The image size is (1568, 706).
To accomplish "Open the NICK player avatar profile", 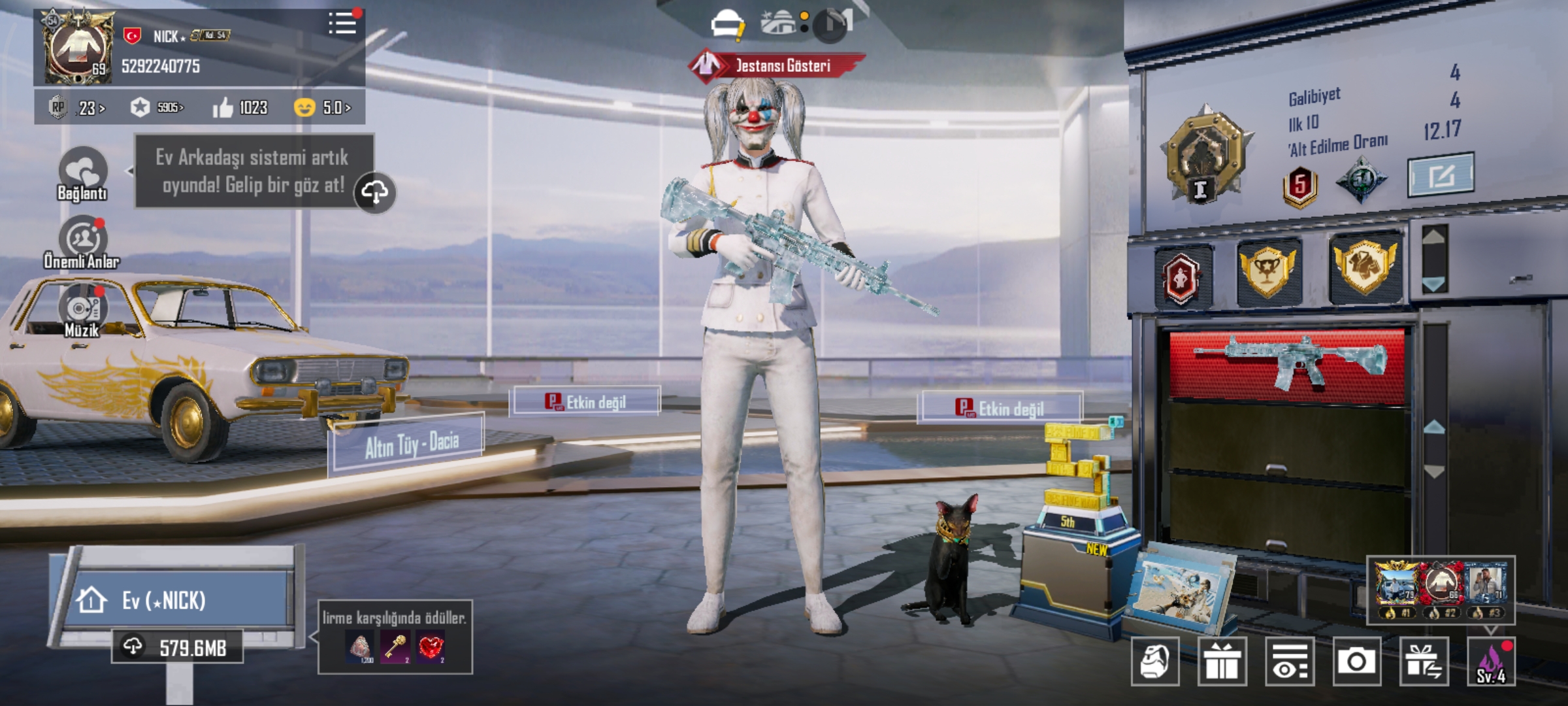I will [77, 47].
